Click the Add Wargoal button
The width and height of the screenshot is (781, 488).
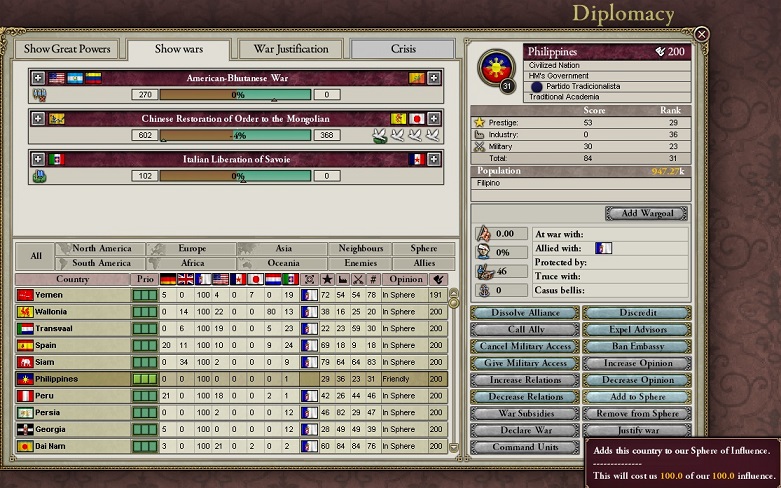[645, 213]
